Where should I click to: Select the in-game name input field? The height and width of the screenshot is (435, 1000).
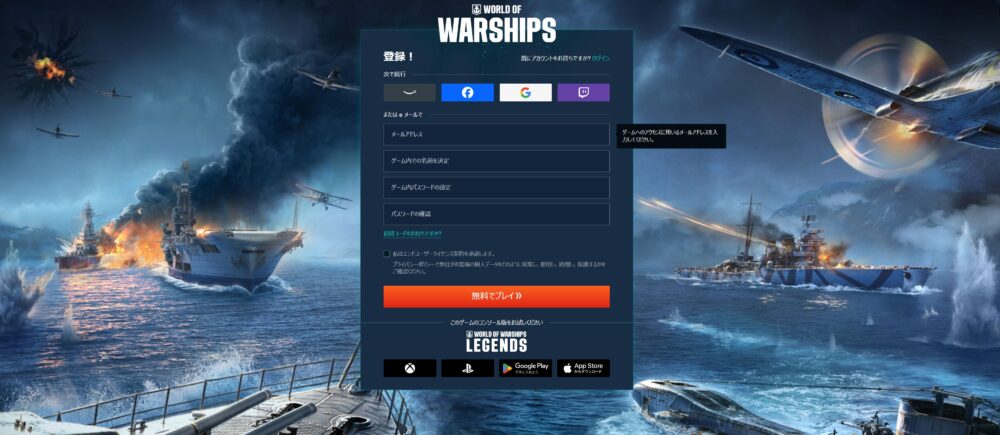496,161
